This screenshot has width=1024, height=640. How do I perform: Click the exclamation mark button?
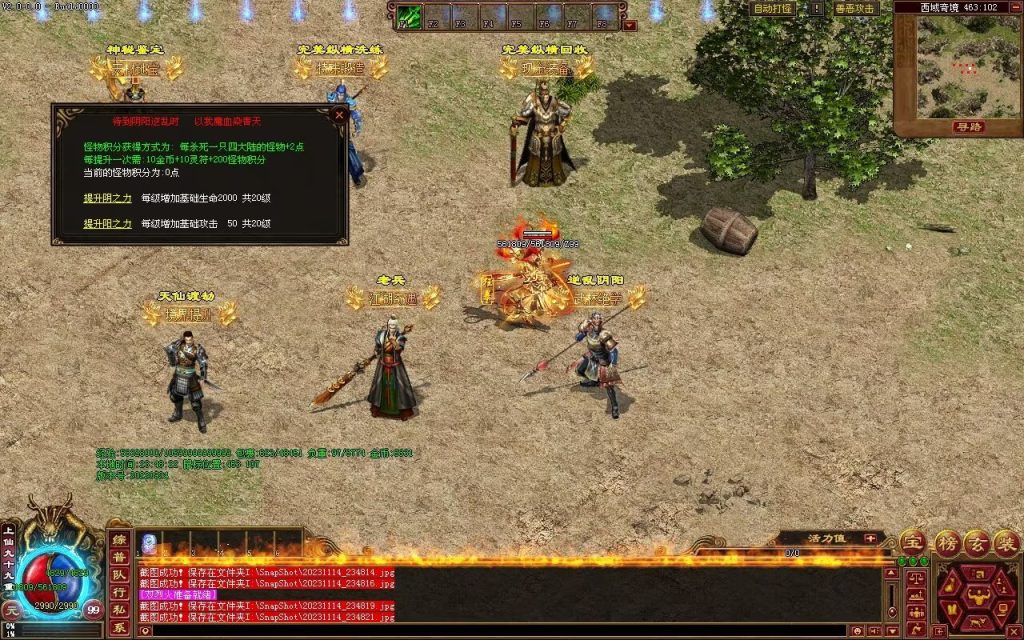[817, 8]
